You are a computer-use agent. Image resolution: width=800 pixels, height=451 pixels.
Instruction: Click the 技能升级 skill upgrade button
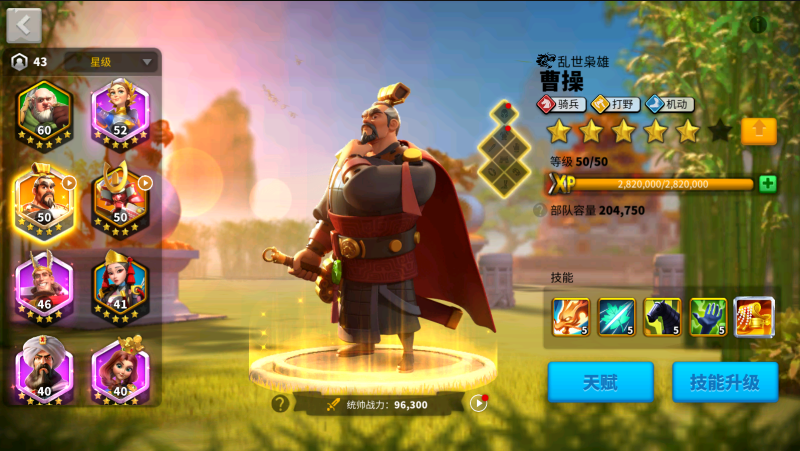point(725,382)
